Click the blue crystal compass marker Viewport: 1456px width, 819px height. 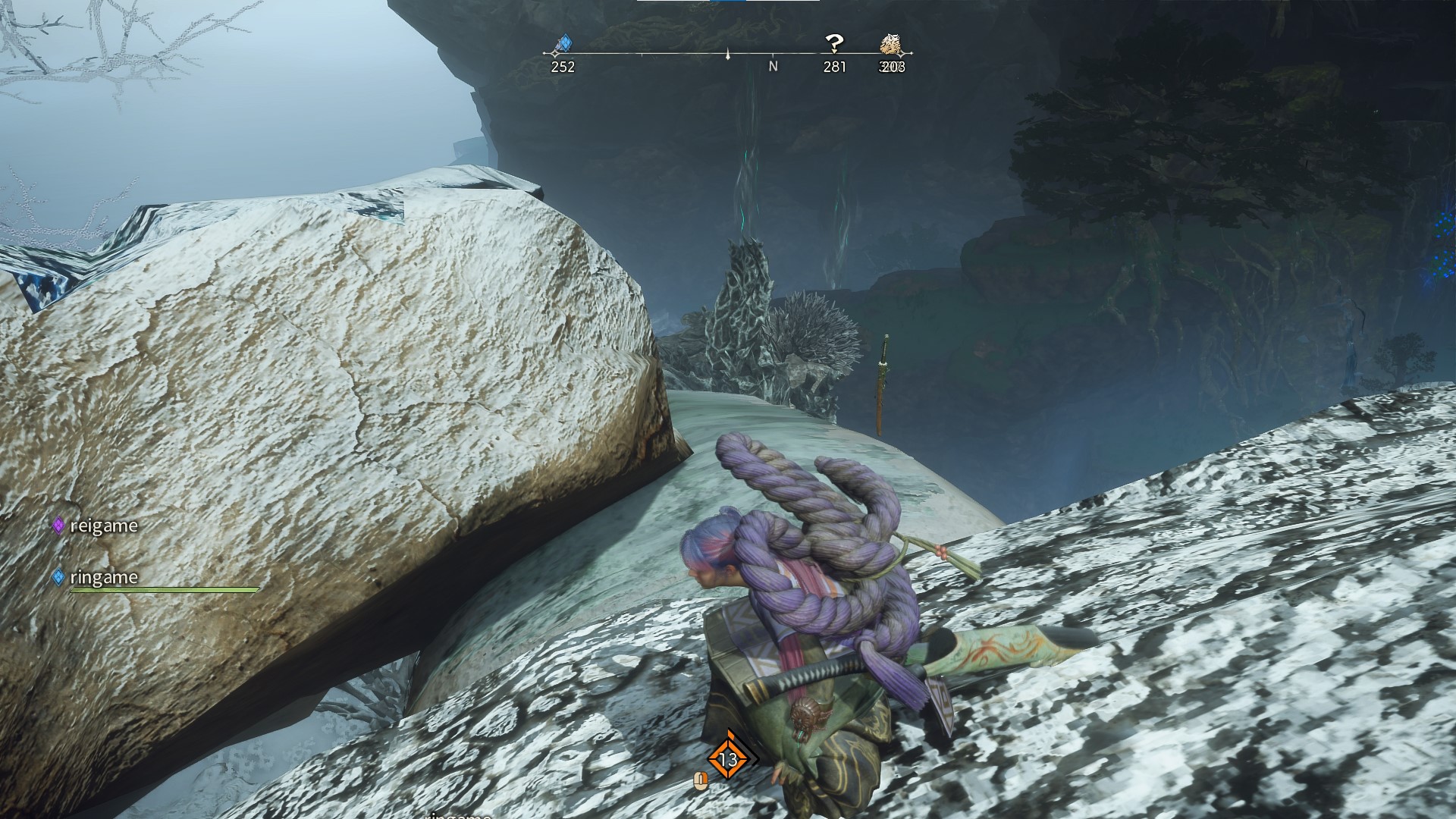coord(563,45)
